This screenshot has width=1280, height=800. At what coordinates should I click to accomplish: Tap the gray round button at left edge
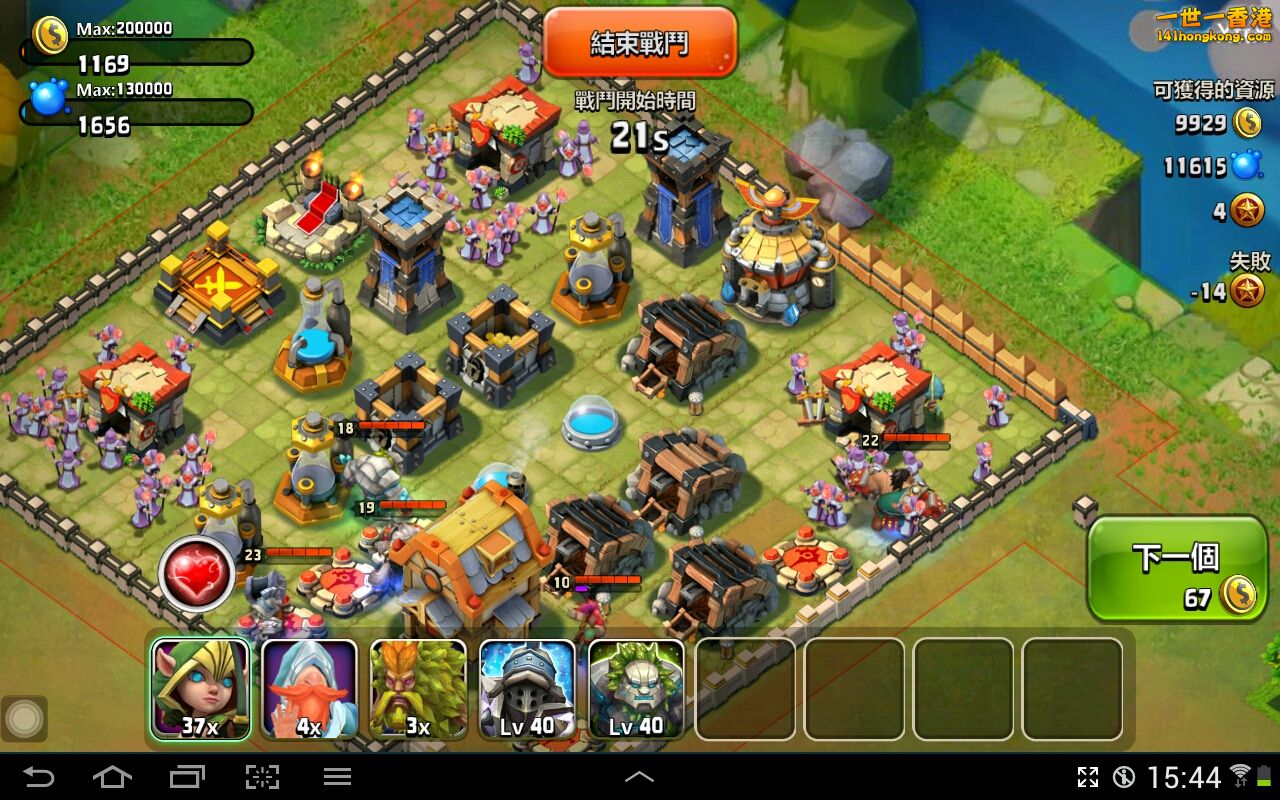[24, 718]
